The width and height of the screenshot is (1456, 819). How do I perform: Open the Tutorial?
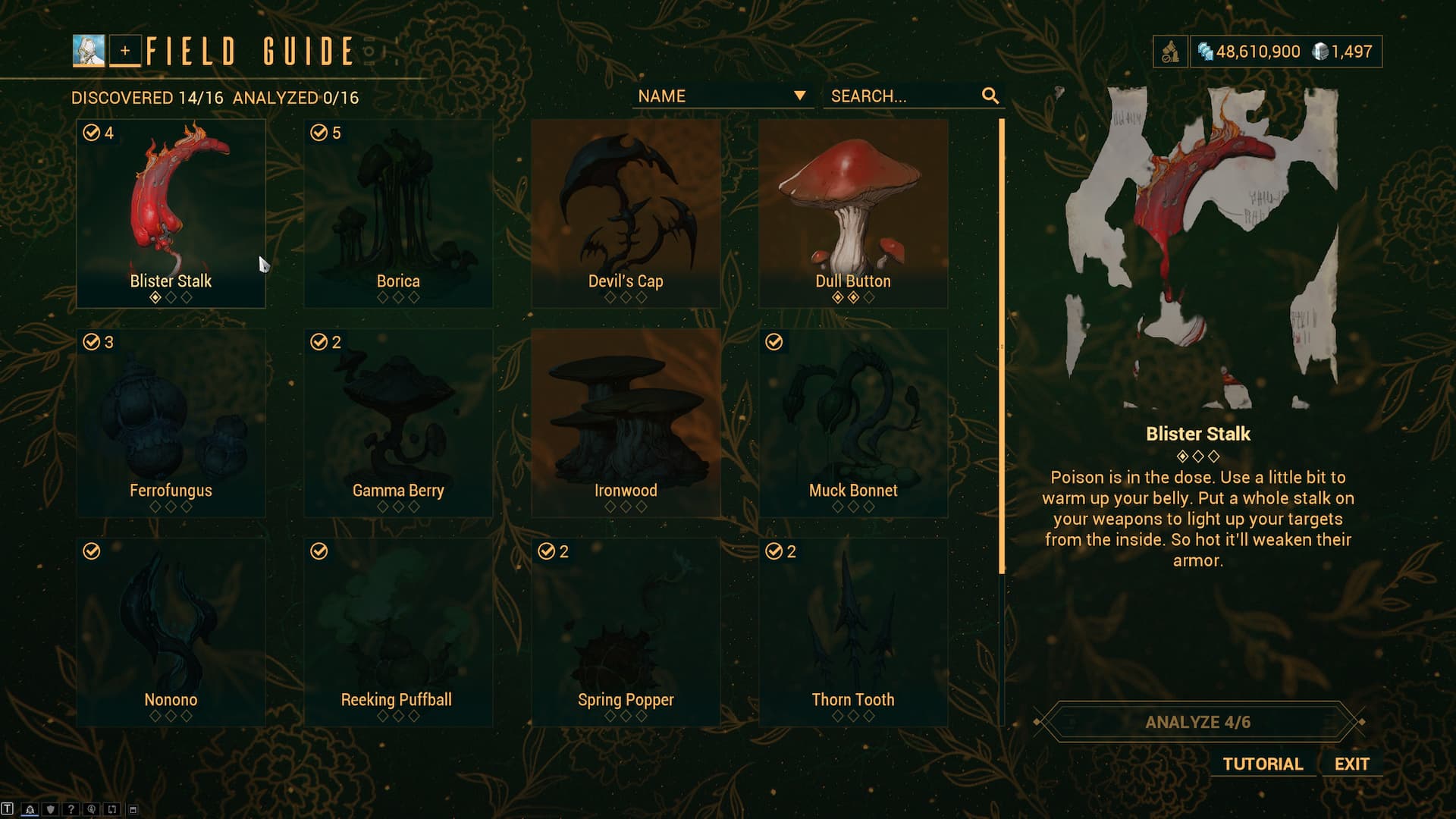(x=1263, y=764)
